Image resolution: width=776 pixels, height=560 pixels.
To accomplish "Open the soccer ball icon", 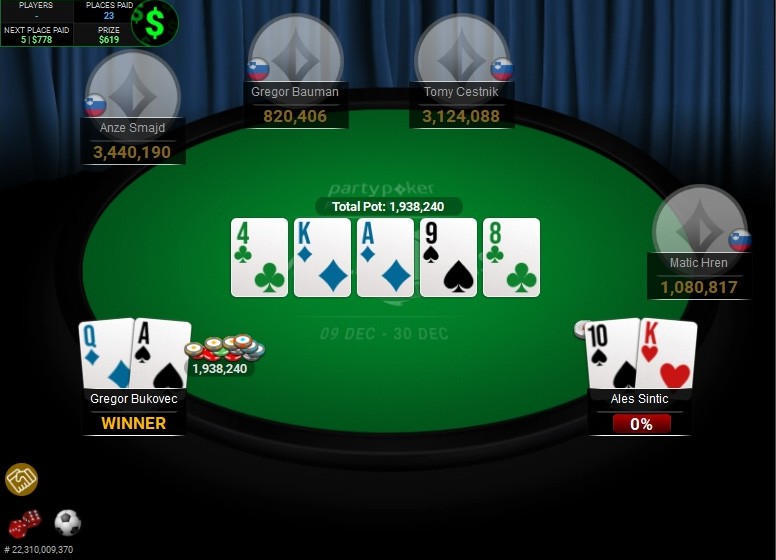I will tap(67, 522).
